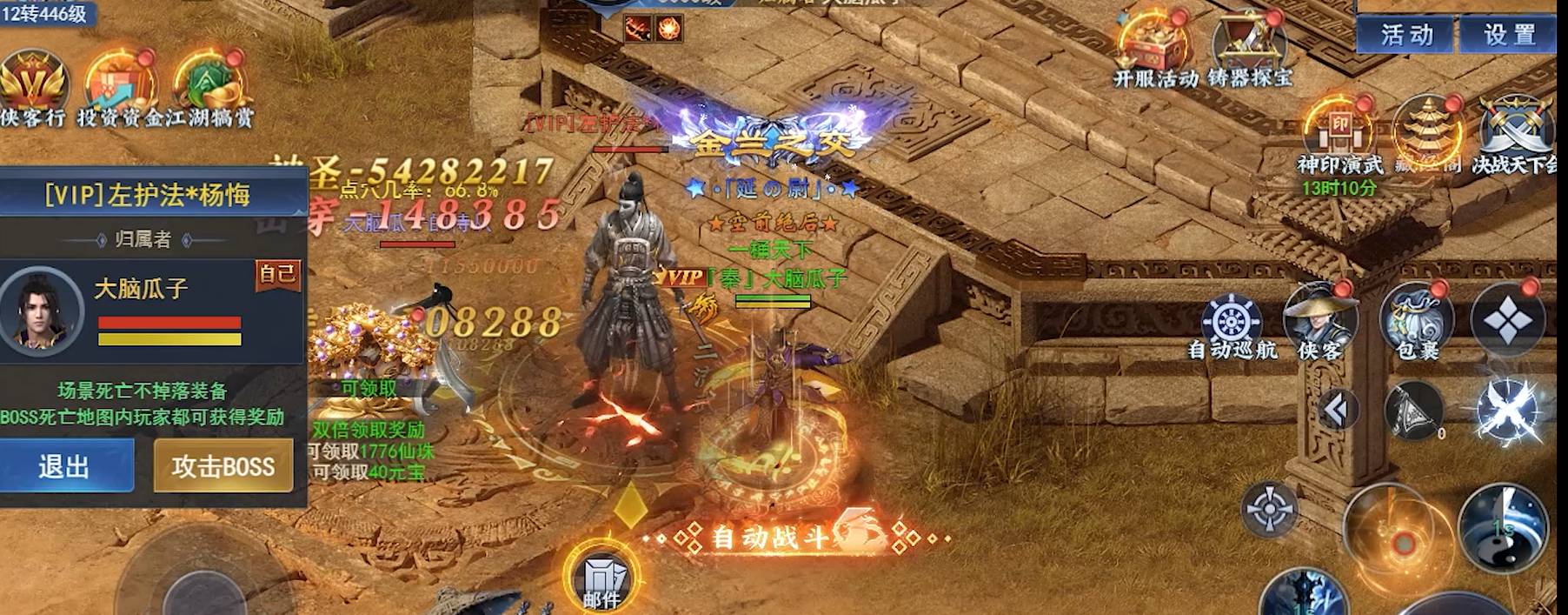Open the 神印演武 event icon

coord(1339,132)
